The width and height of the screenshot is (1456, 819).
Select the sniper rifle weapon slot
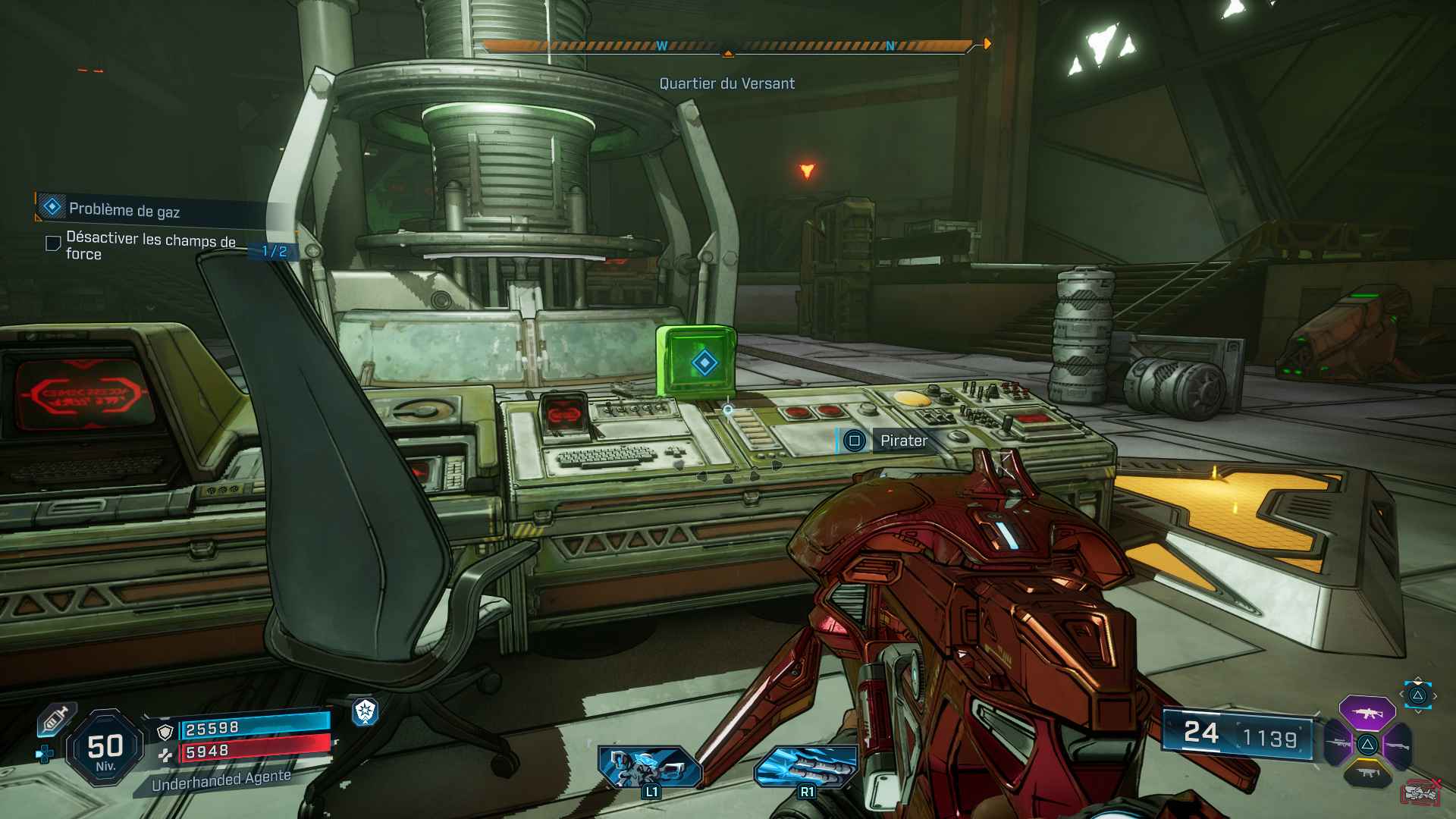pyautogui.click(x=1338, y=743)
